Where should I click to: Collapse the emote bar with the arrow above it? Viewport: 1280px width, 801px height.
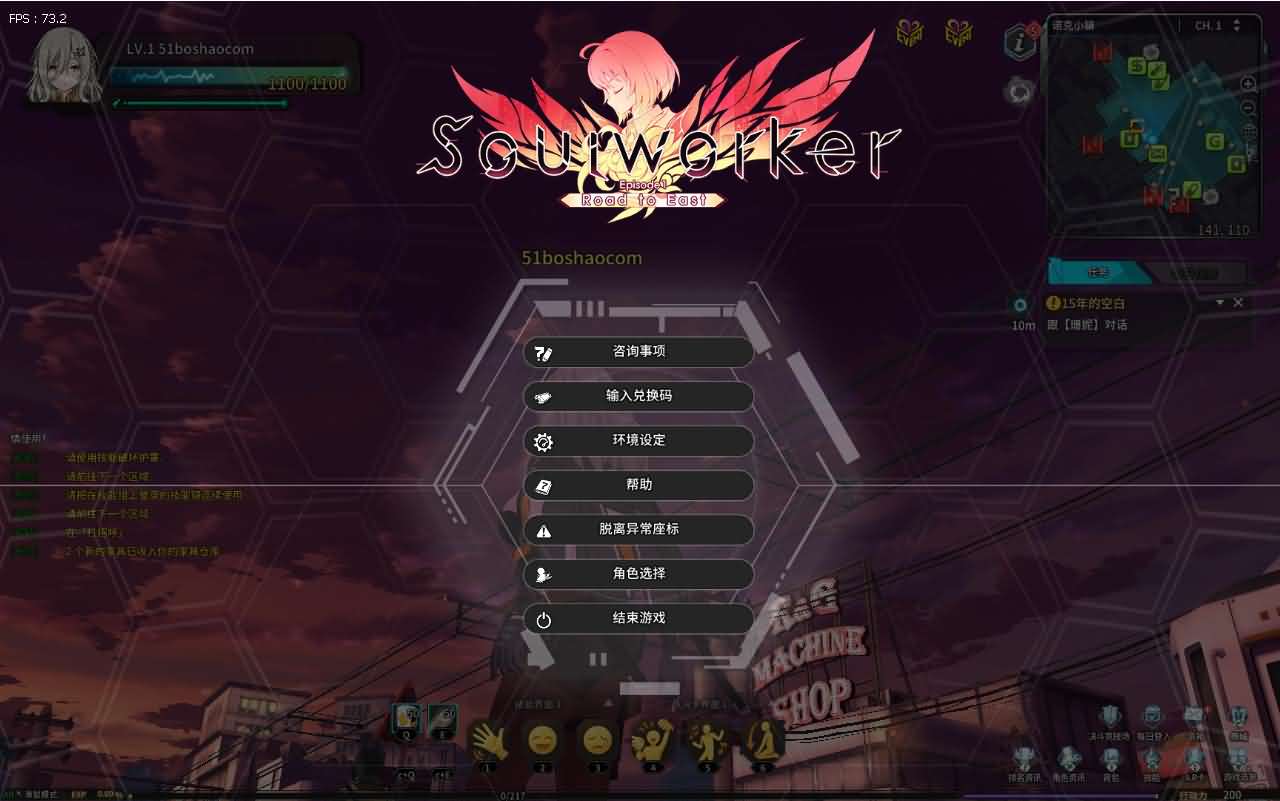[x=608, y=703]
